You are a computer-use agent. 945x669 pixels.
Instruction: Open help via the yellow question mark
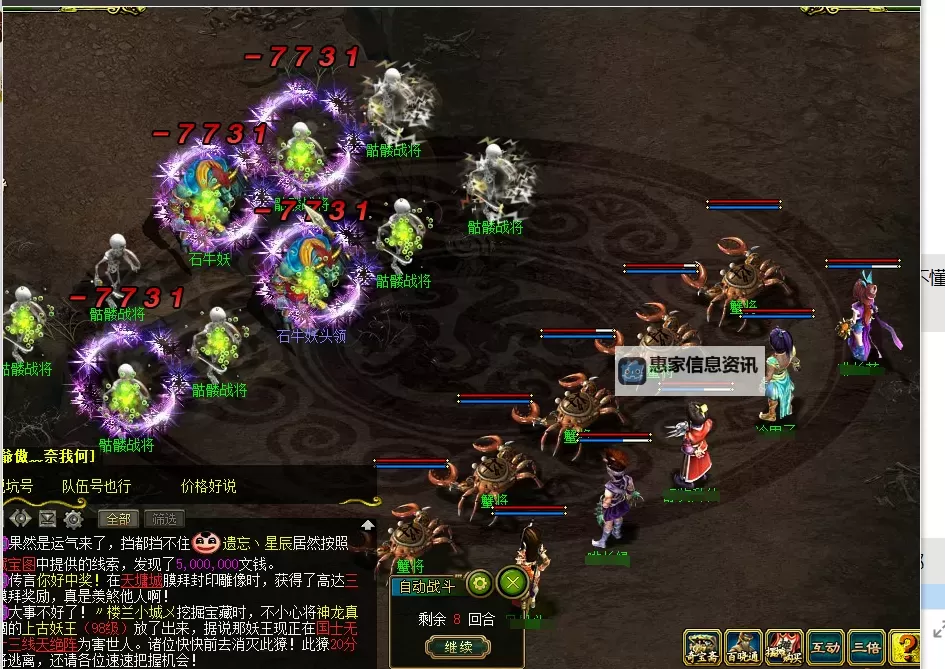pos(904,648)
